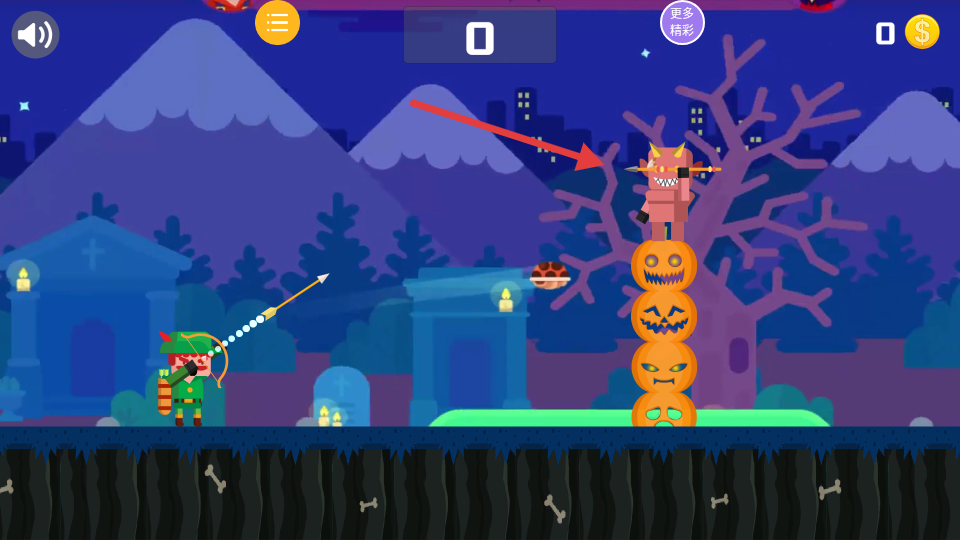Open the purple 更多精彩 more games button
The width and height of the screenshot is (960, 540).
click(682, 22)
